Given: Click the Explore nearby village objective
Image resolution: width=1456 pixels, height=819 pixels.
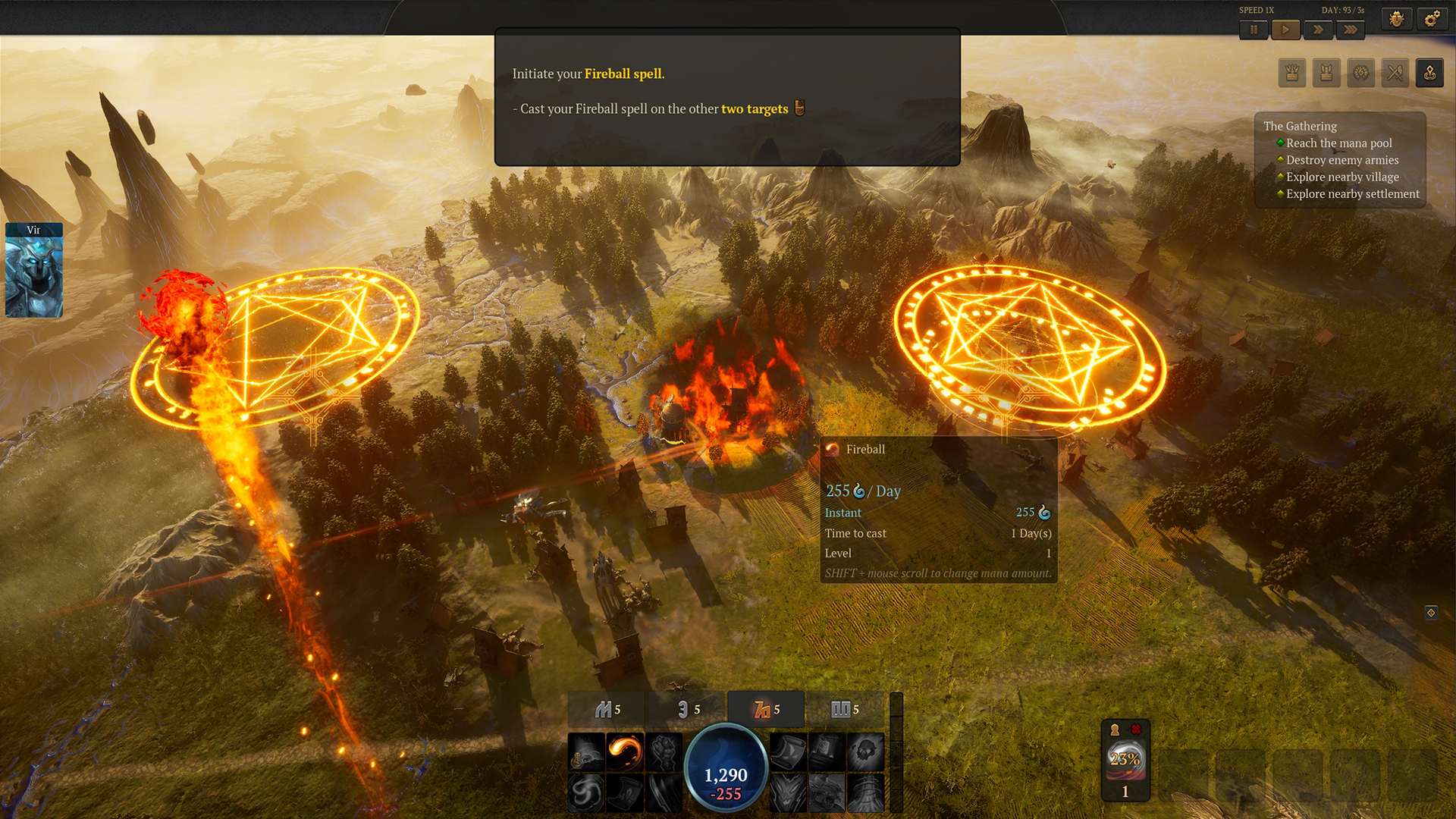Looking at the screenshot, I should (x=1342, y=177).
